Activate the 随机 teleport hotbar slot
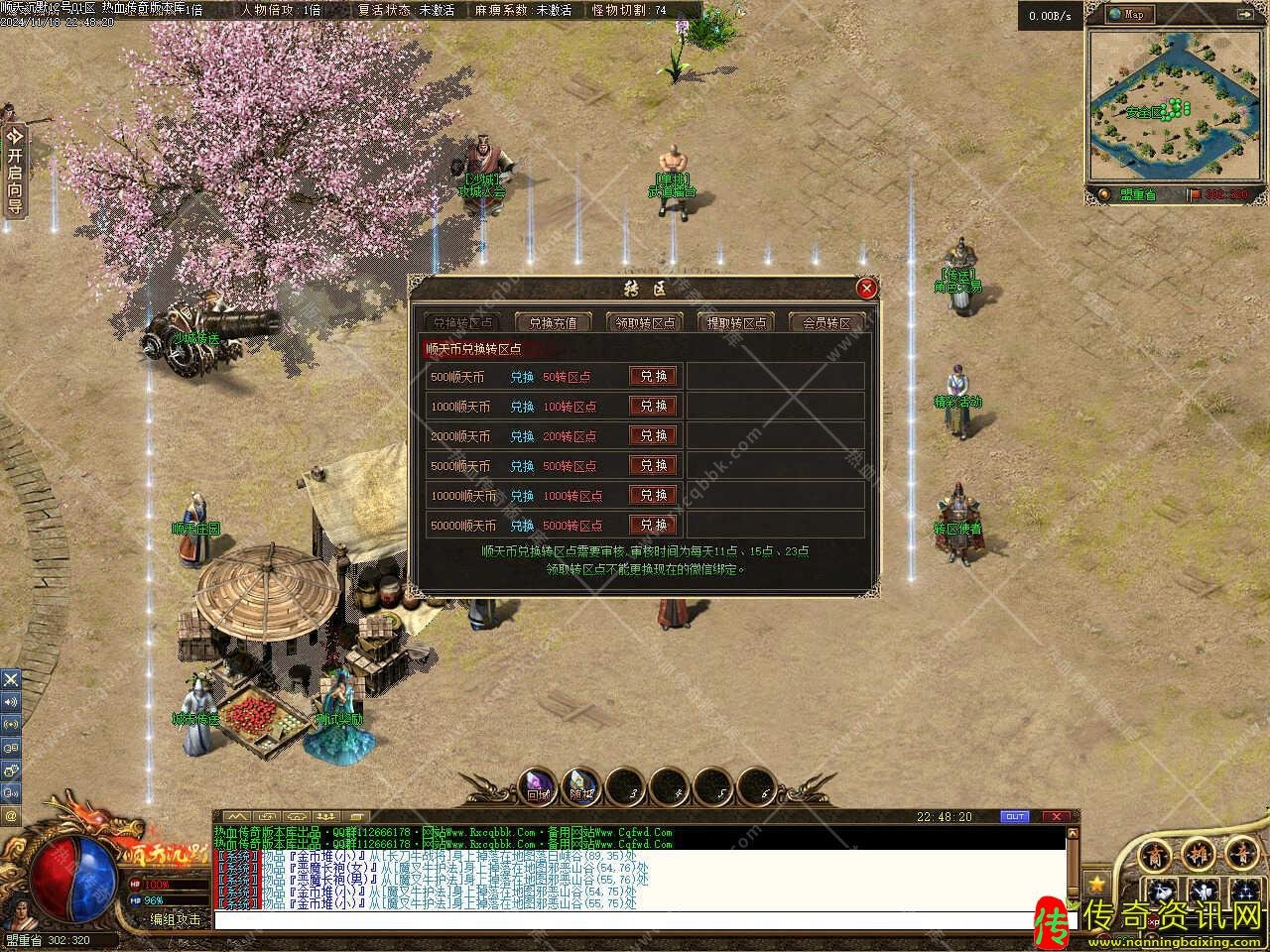This screenshot has height=952, width=1270. (580, 786)
